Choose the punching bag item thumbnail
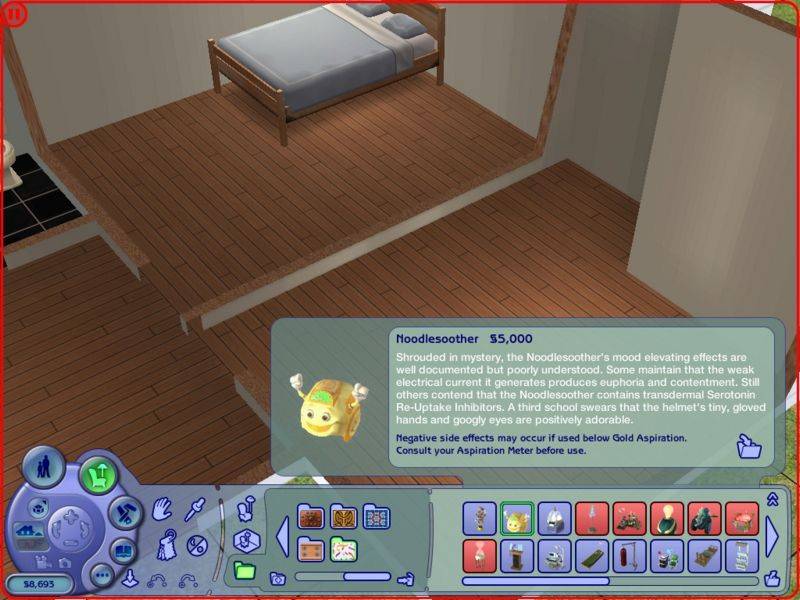Screen dimensions: 800x600 [629, 555]
